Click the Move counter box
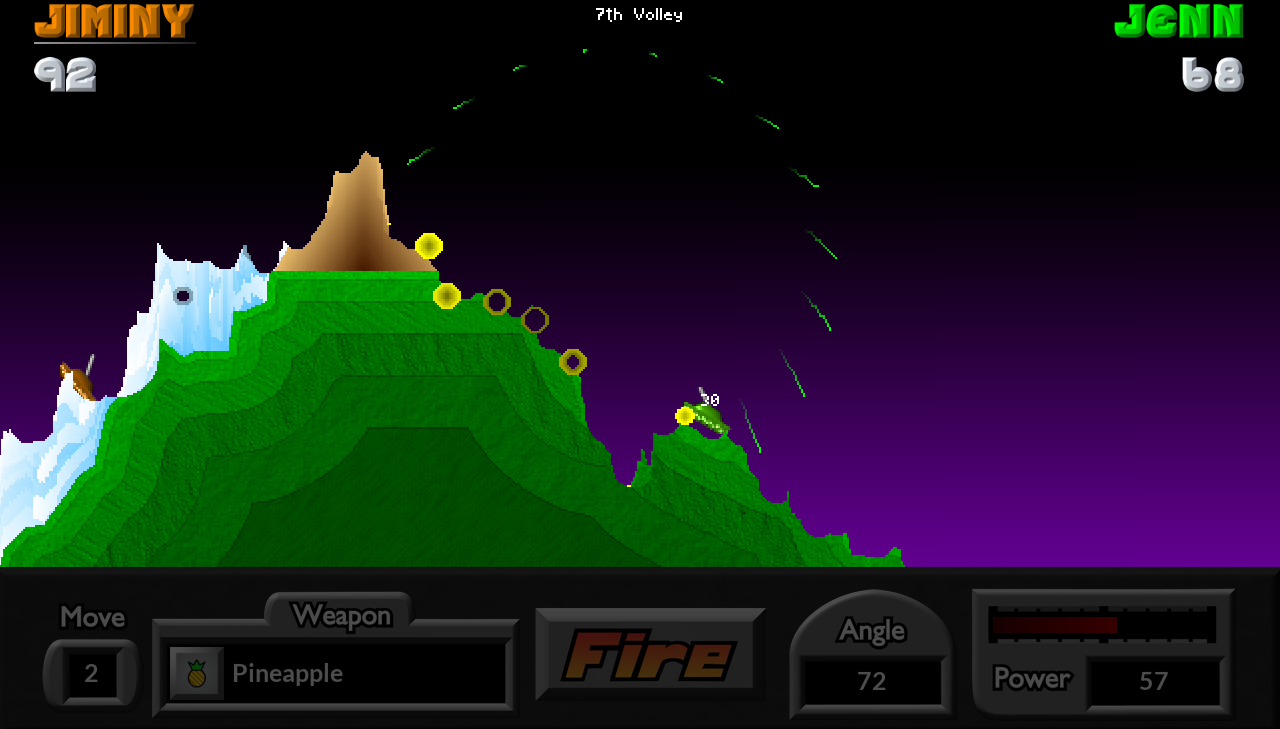 pos(91,673)
